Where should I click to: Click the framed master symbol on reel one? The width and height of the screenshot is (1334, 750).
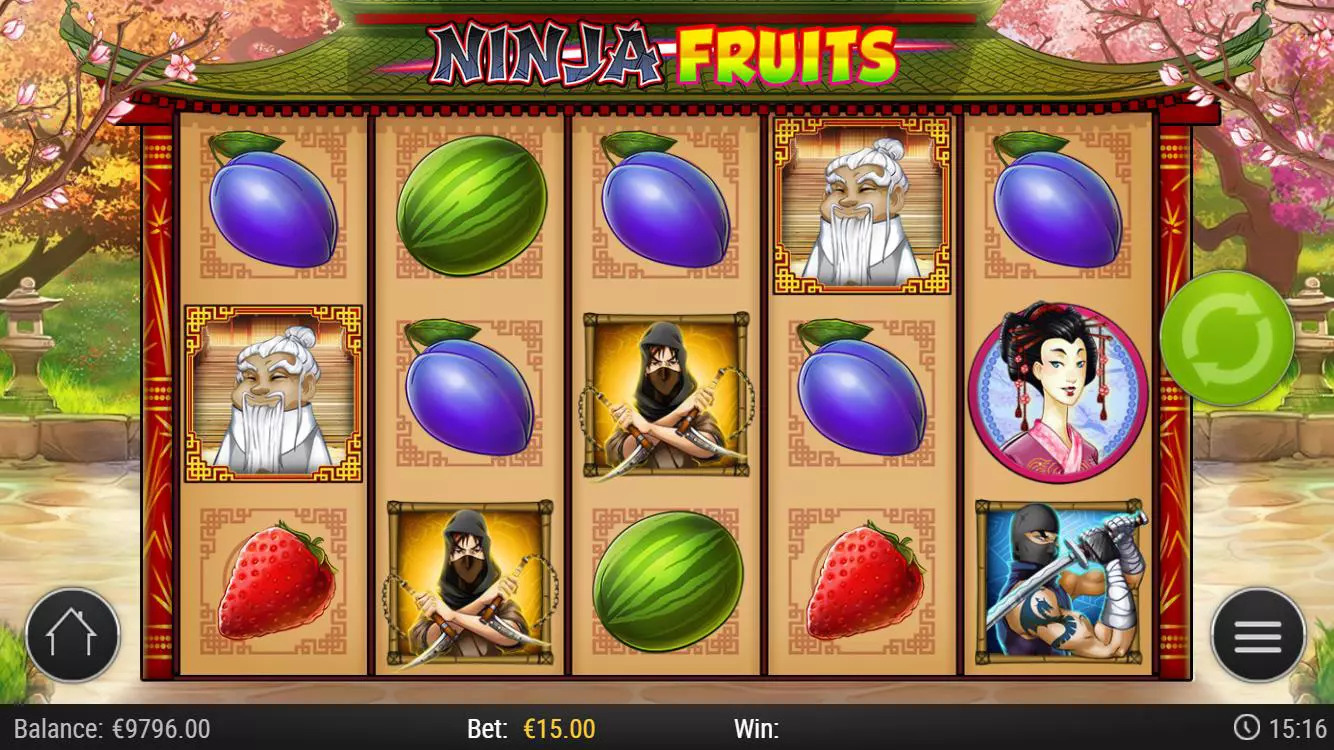tap(272, 394)
